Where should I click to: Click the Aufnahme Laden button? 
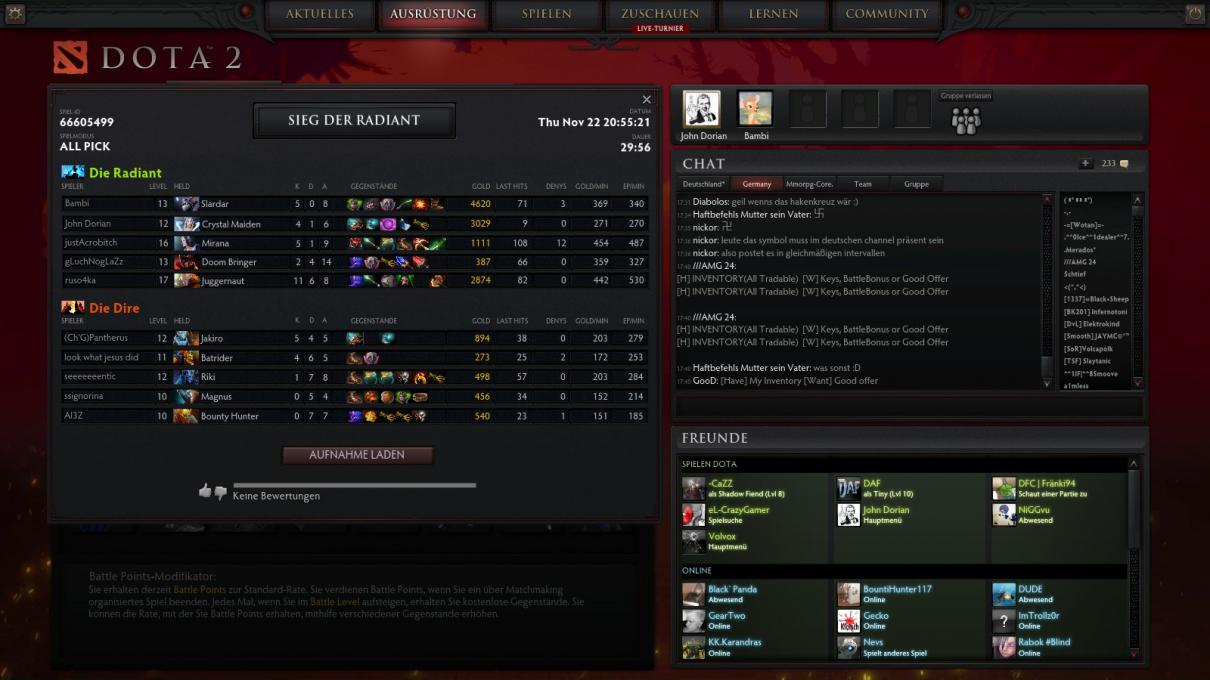[x=357, y=455]
